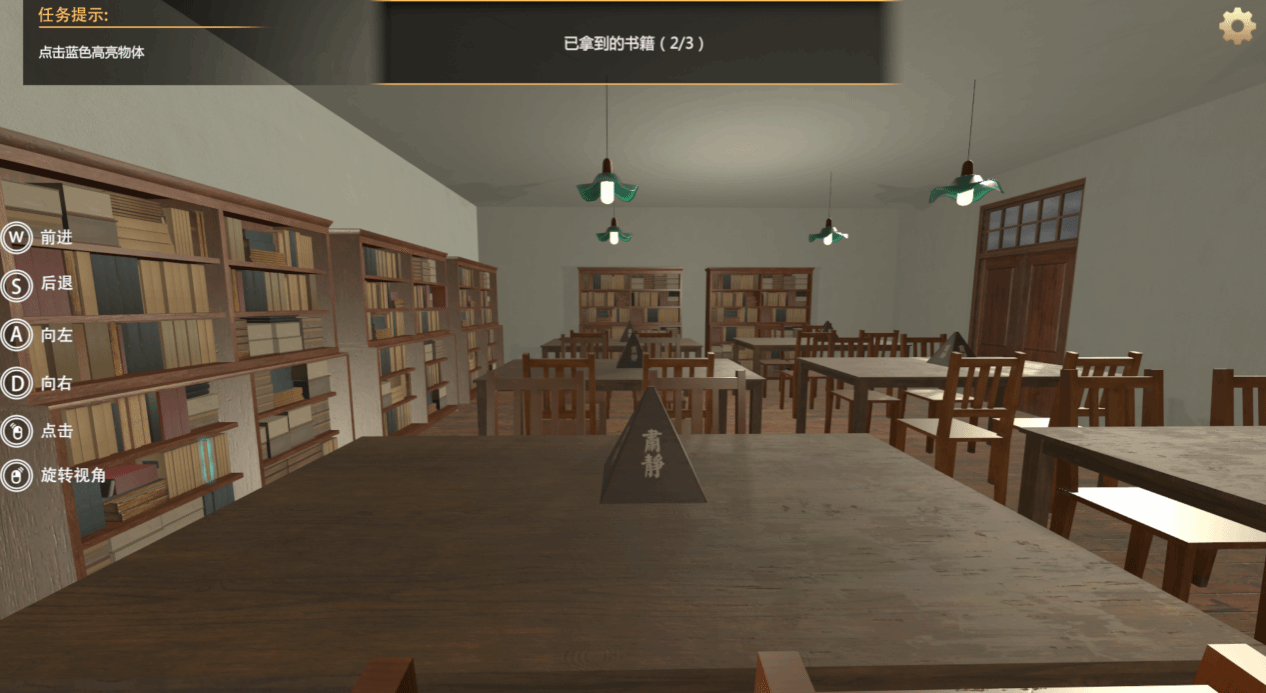The image size is (1266, 693).
Task: Open the settings gear icon
Action: tap(1237, 26)
